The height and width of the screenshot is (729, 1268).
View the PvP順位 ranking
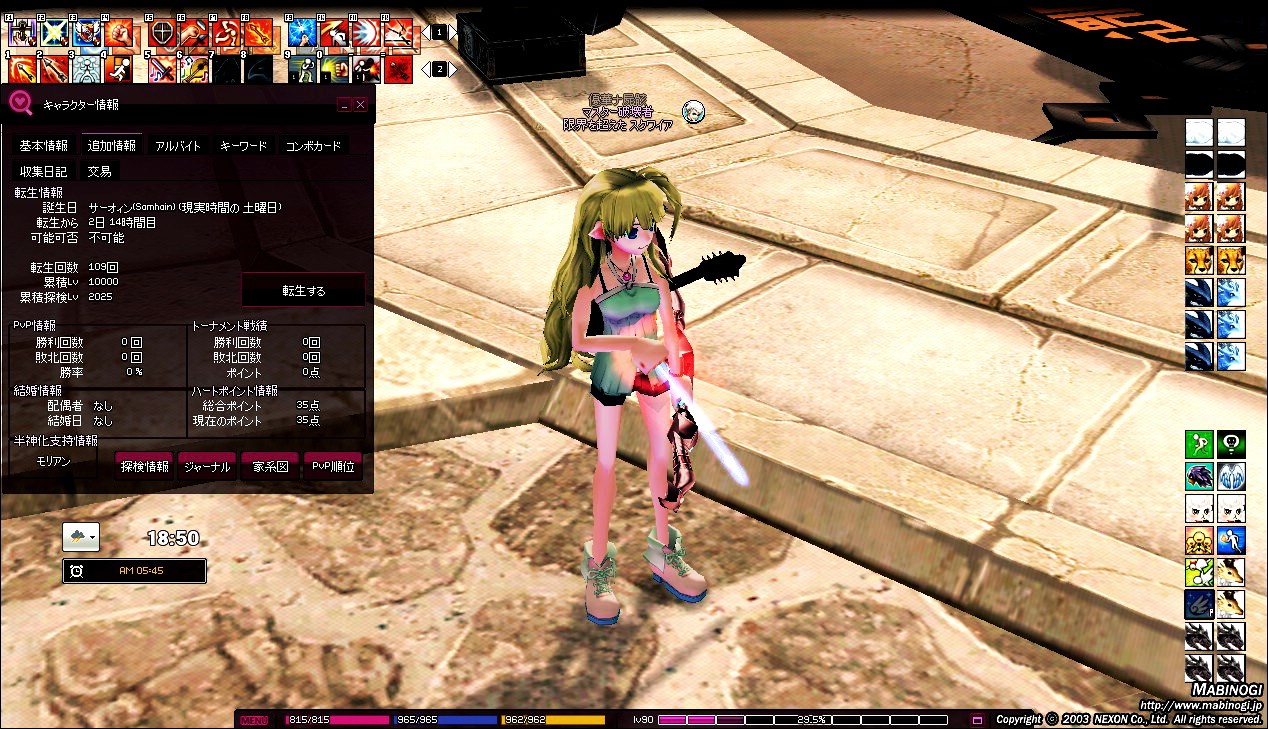[333, 466]
